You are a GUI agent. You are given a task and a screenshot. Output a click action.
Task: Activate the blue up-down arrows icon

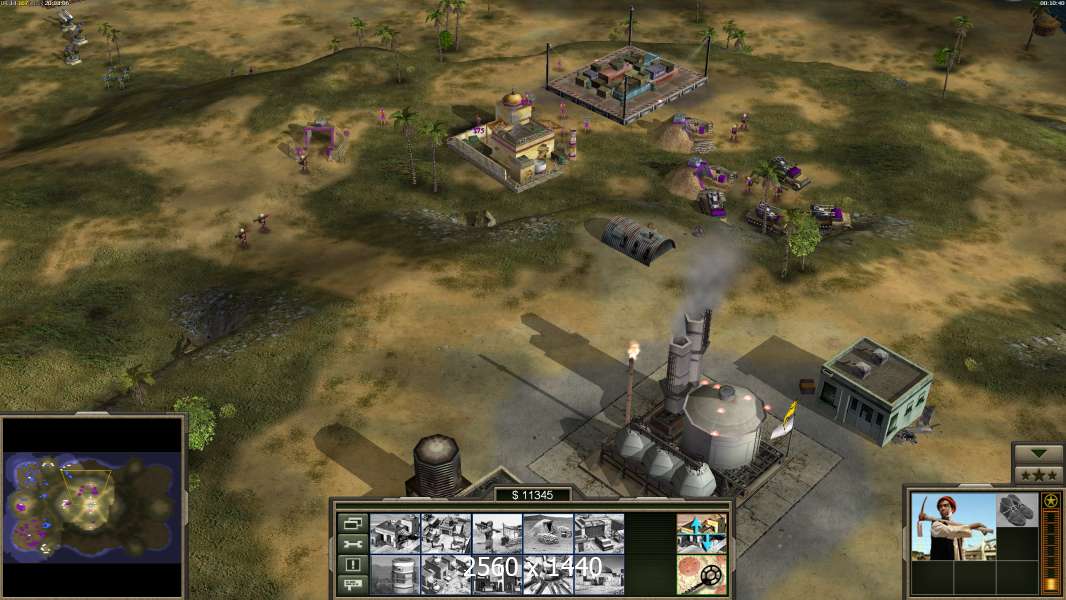pos(701,533)
